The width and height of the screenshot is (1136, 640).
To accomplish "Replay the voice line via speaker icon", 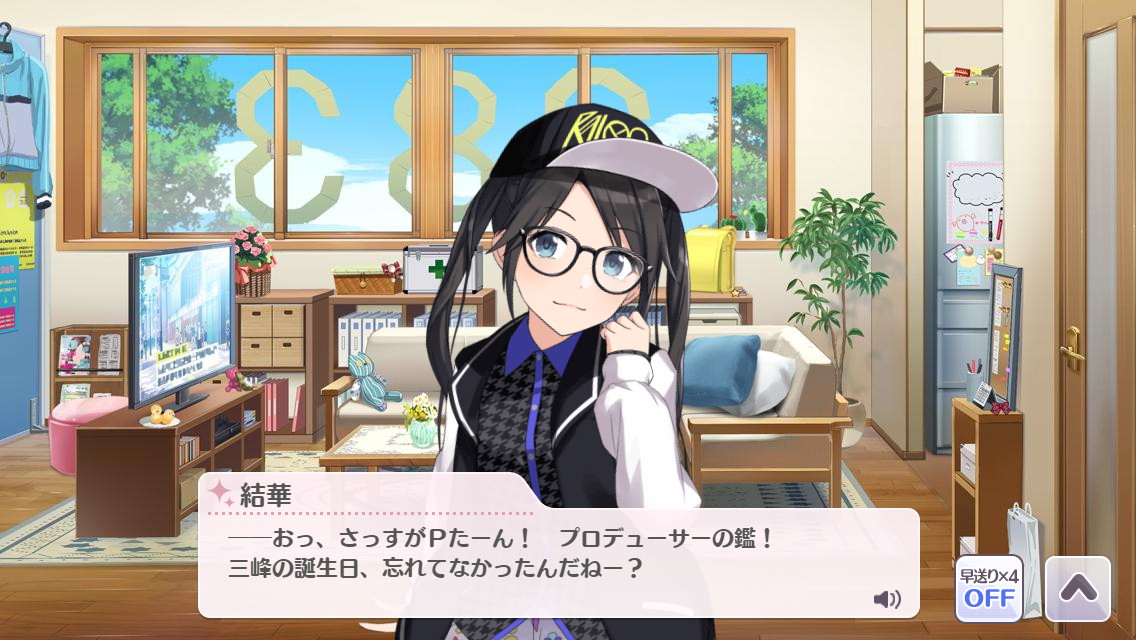I will (886, 599).
